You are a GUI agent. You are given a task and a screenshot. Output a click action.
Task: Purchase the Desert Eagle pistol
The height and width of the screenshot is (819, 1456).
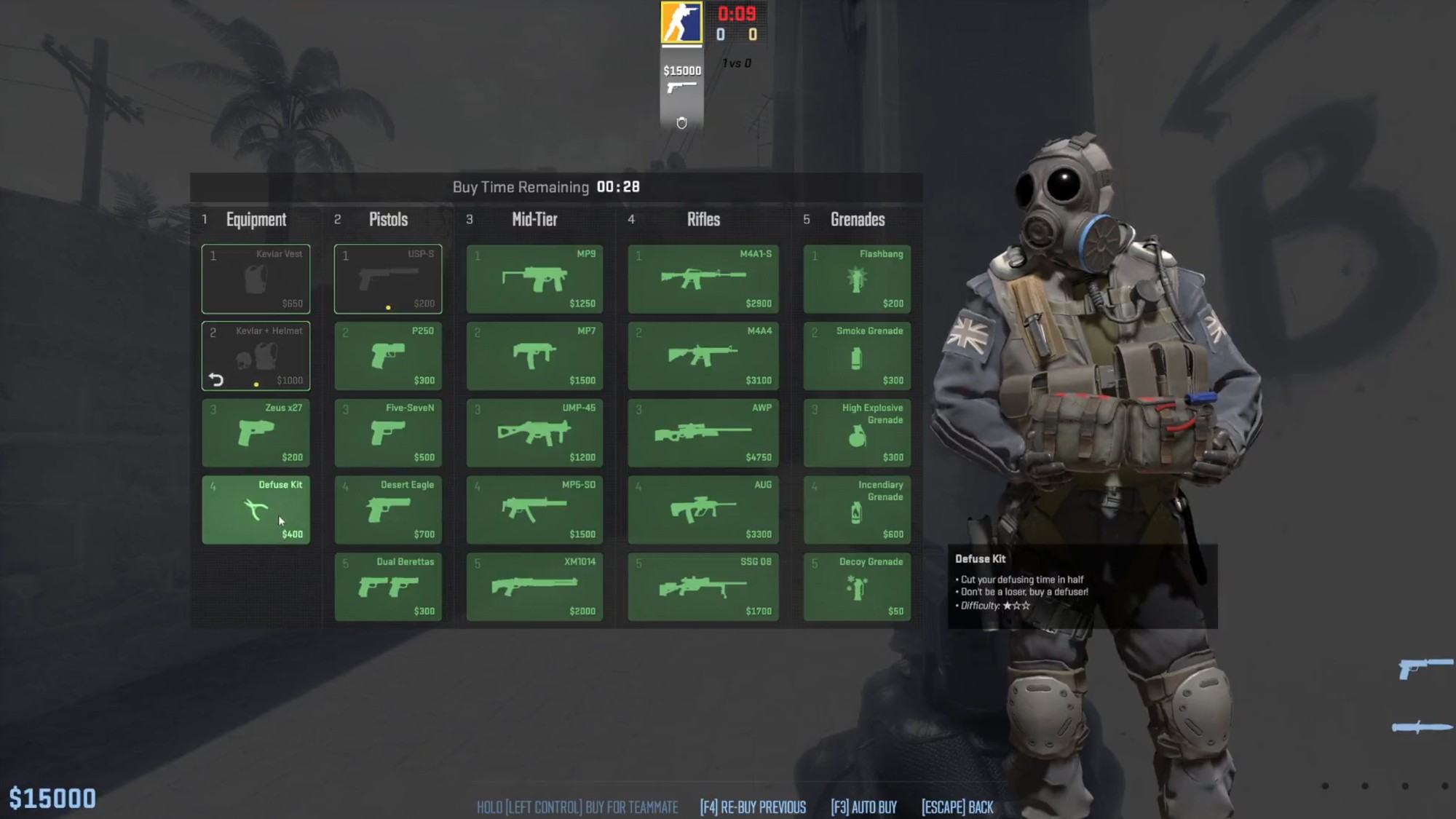point(388,510)
